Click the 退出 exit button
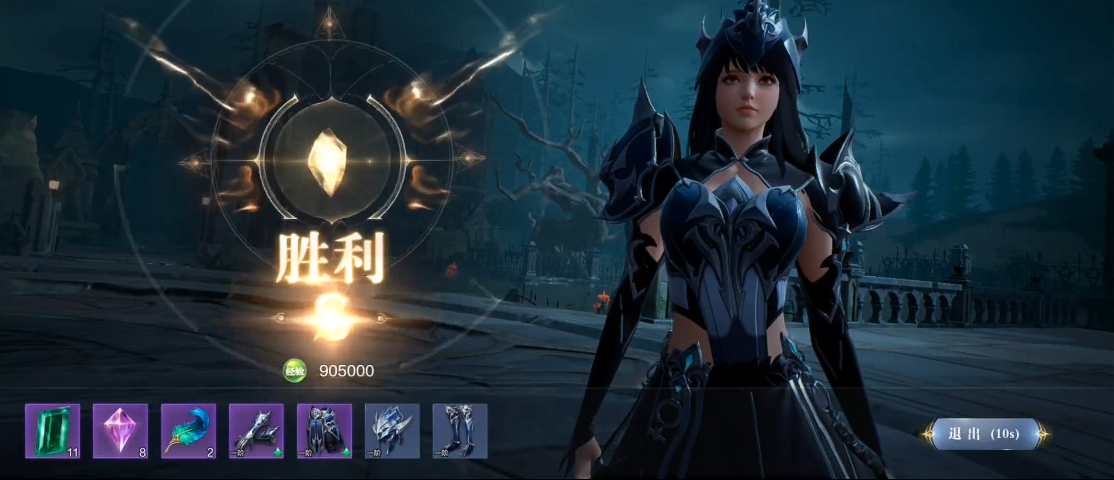 (x=984, y=434)
